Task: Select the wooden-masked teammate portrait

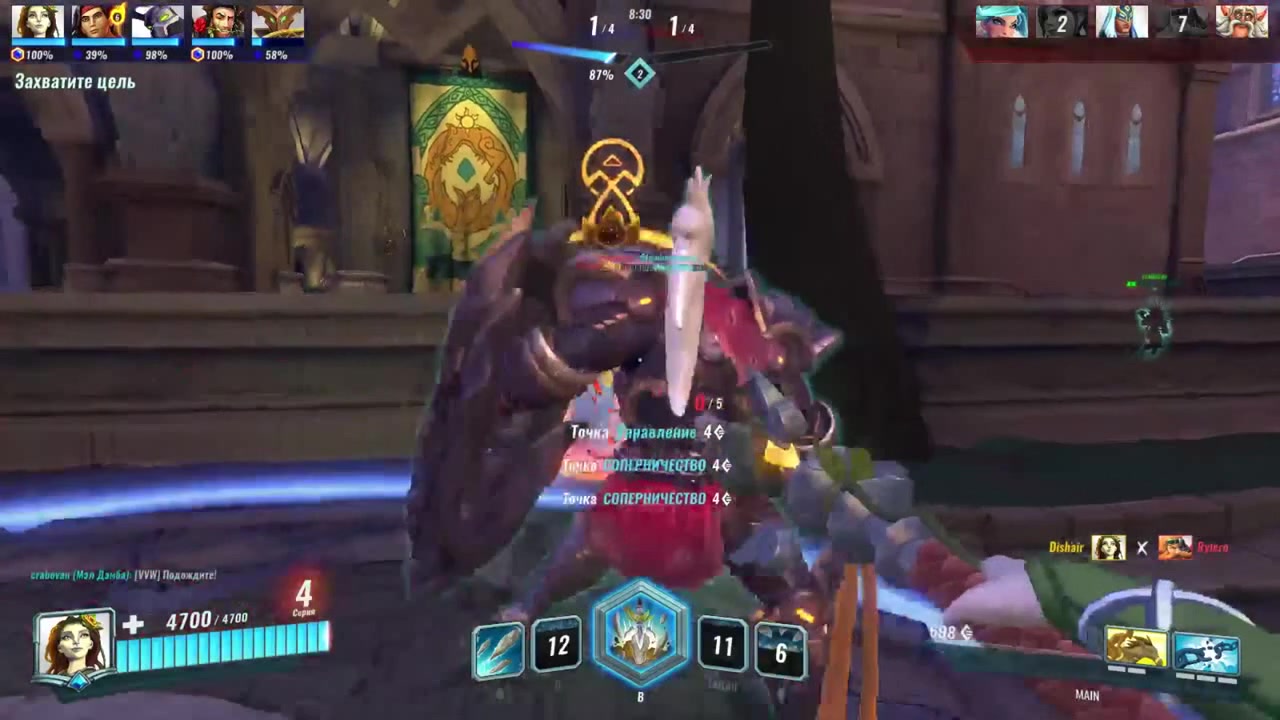Action: pyautogui.click(x=278, y=22)
